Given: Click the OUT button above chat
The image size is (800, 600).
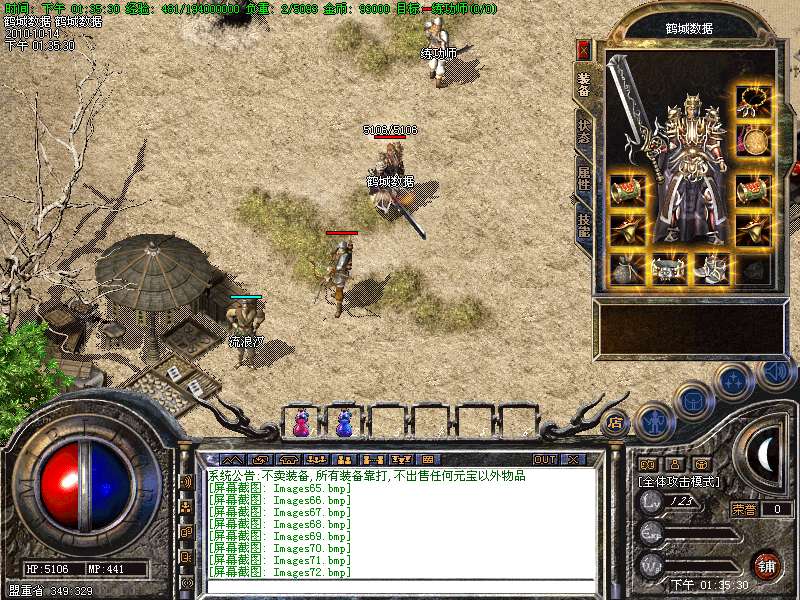Looking at the screenshot, I should pos(544,459).
